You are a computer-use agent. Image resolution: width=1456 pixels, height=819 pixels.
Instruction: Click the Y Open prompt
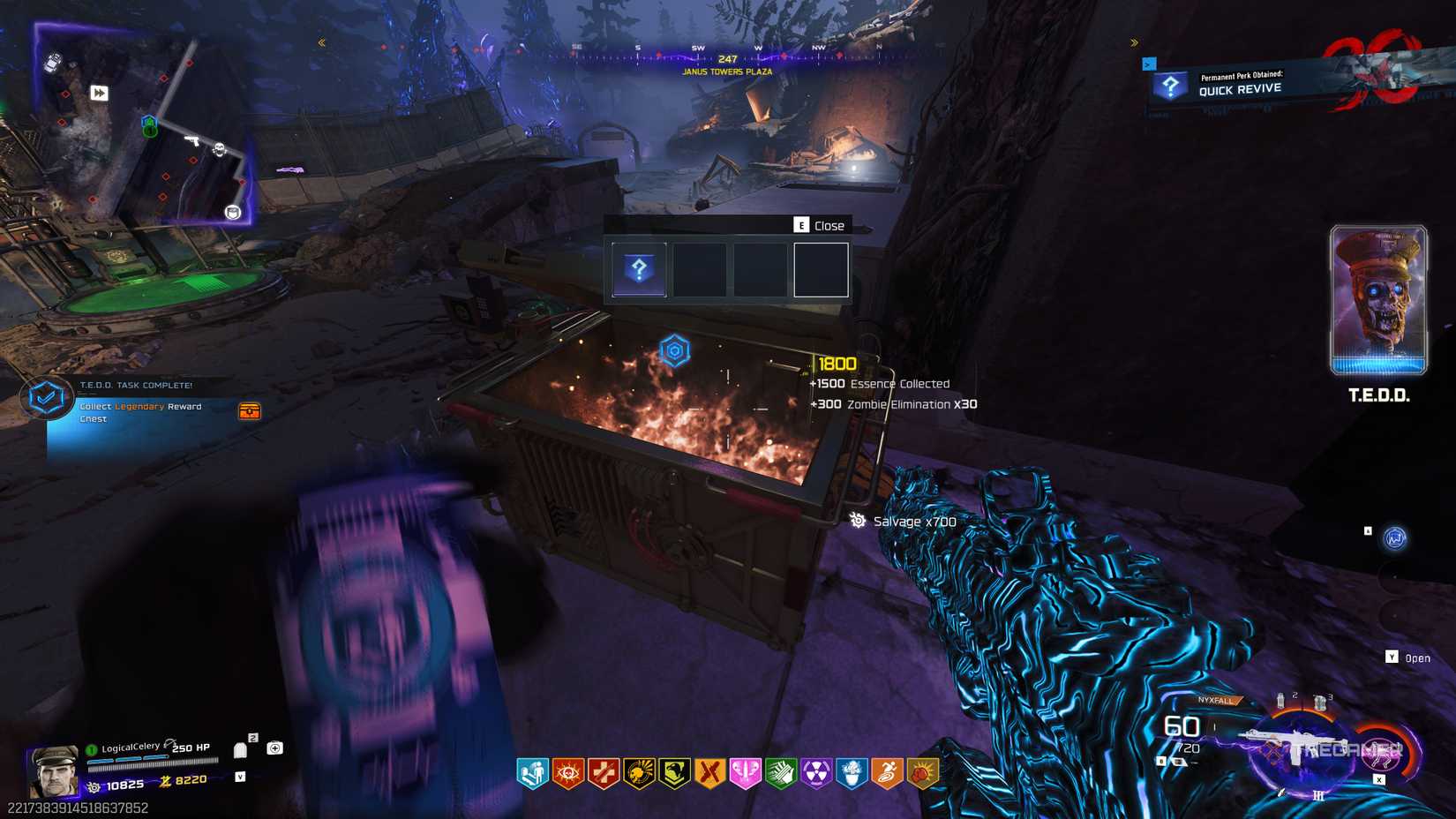1409,657
